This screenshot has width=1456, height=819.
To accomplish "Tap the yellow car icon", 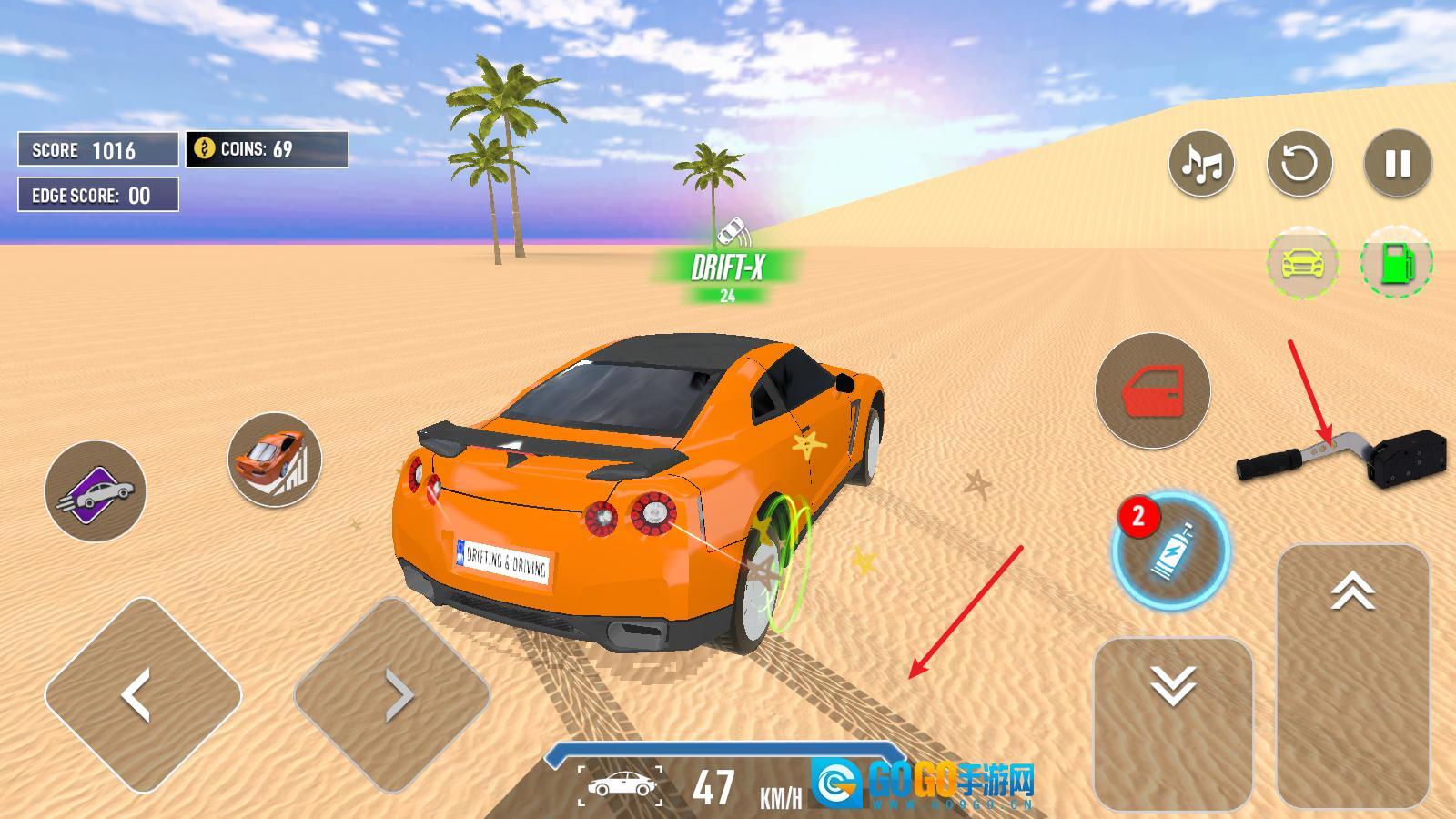I will (x=1302, y=263).
